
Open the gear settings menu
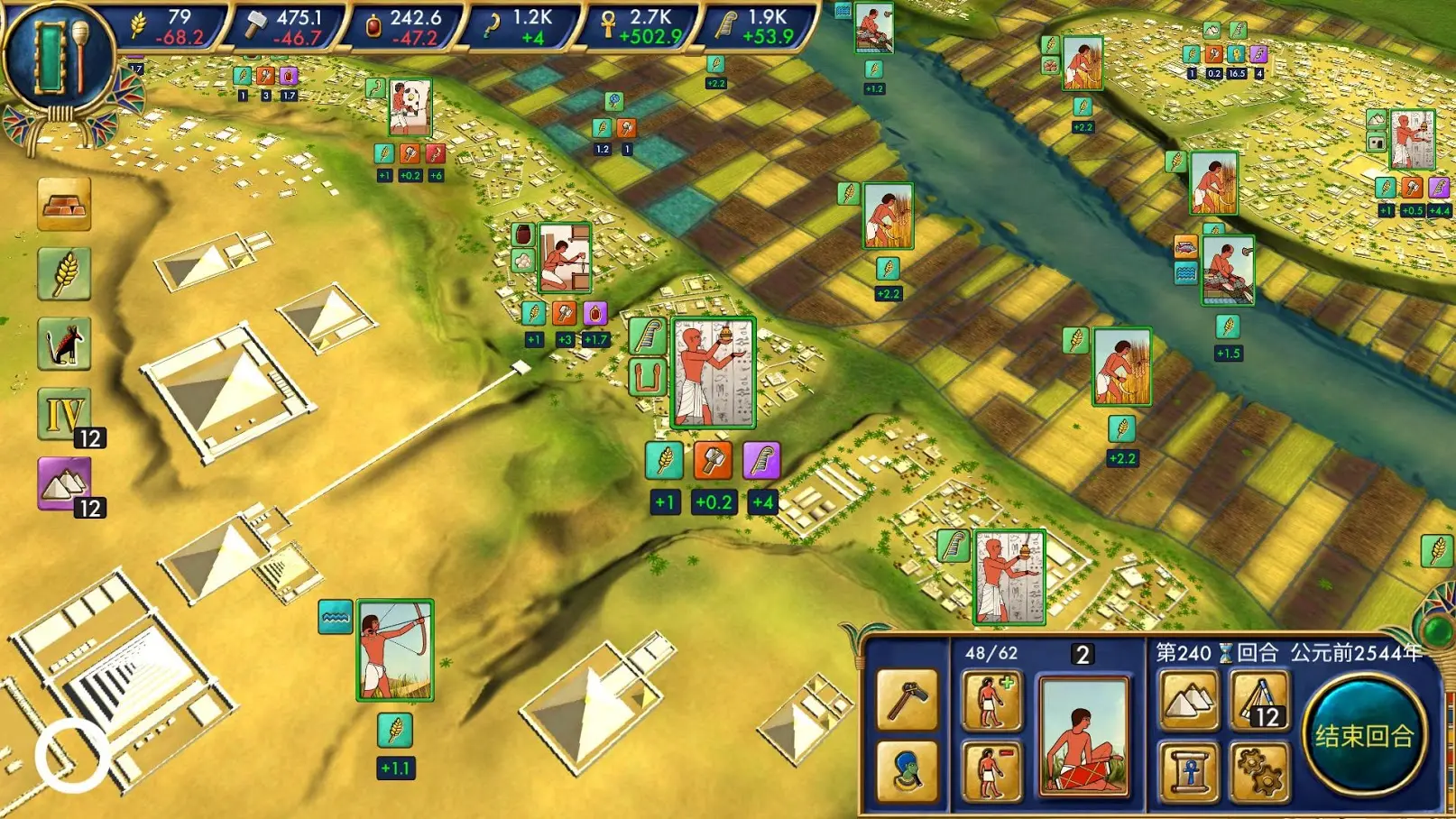click(1260, 771)
